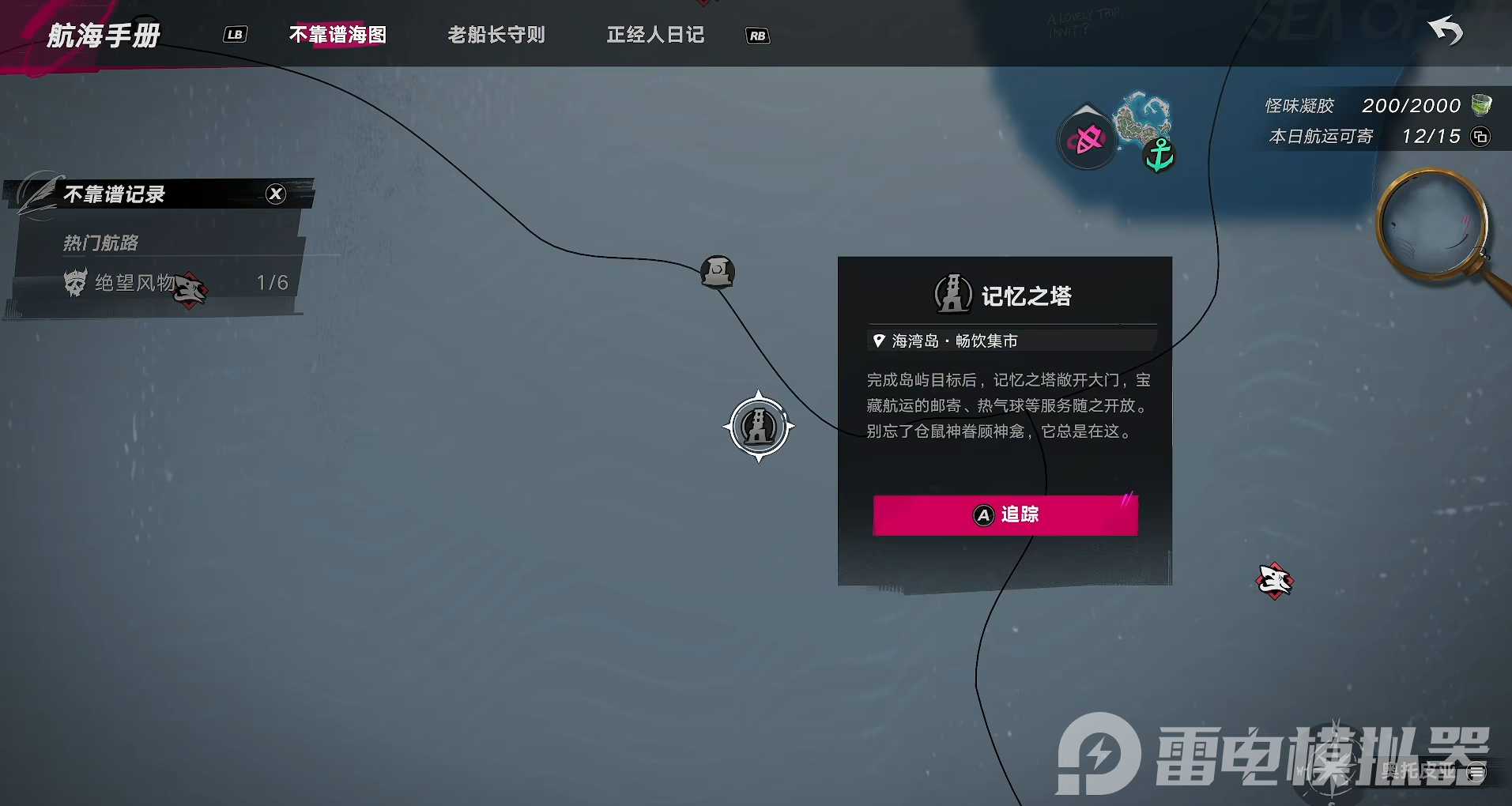The height and width of the screenshot is (806, 1512).
Task: 点击不靠谱记录面板的X关闭按钮
Action: pyautogui.click(x=275, y=194)
